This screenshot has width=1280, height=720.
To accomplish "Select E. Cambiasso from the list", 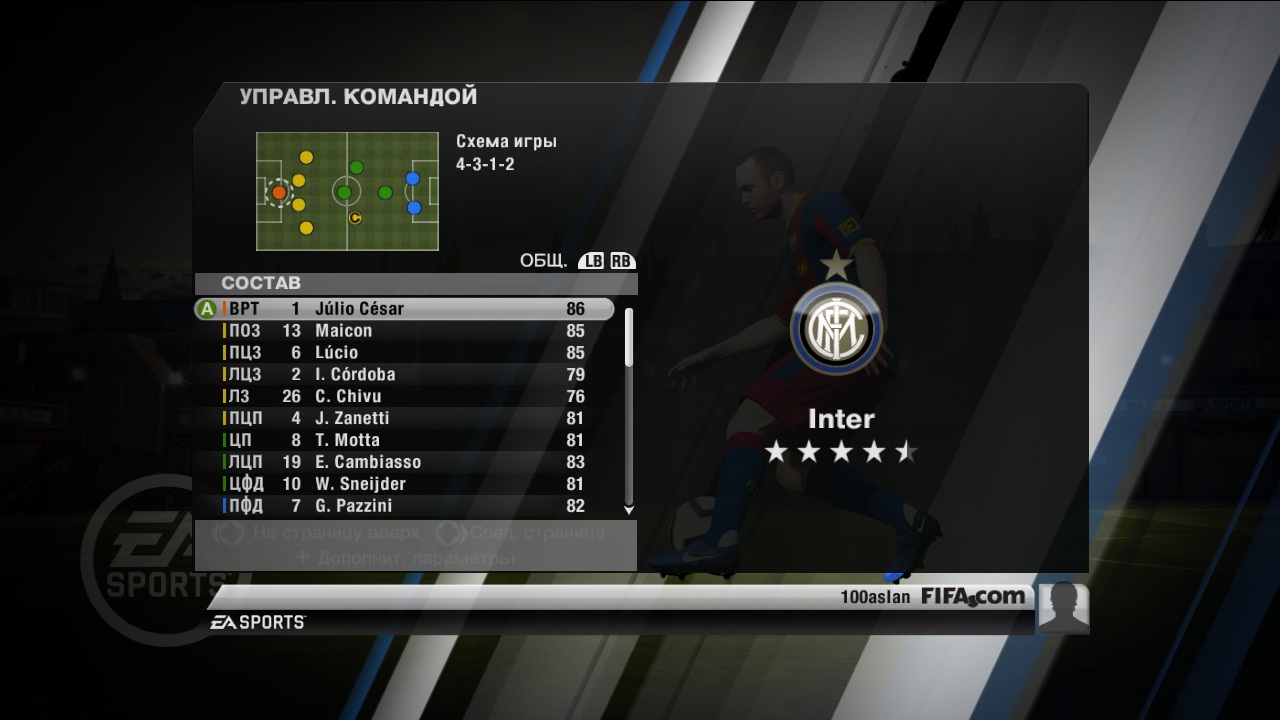I will pos(404,463).
